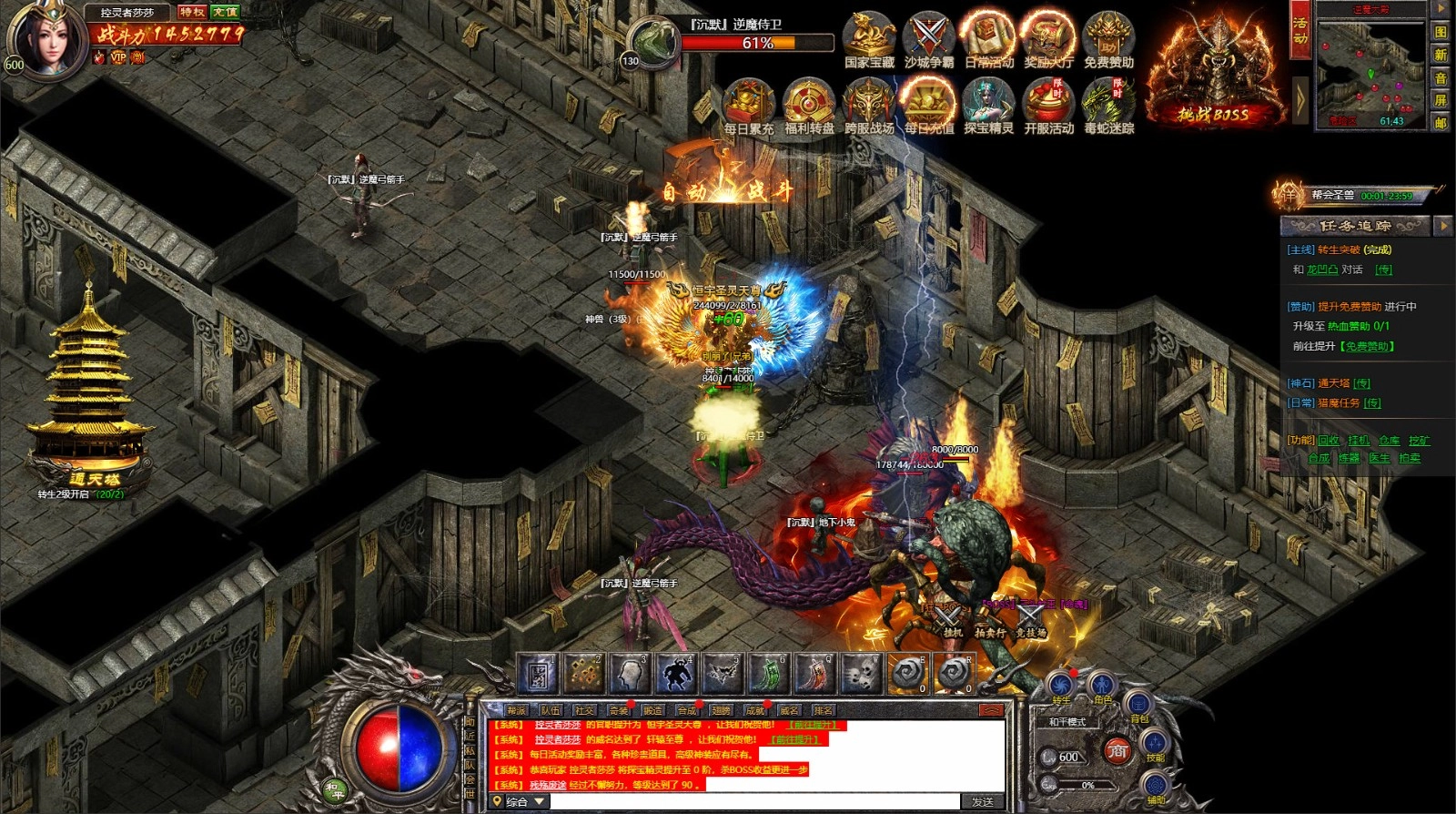
Task: Open the 背包 bag button
Action: pos(1138,704)
